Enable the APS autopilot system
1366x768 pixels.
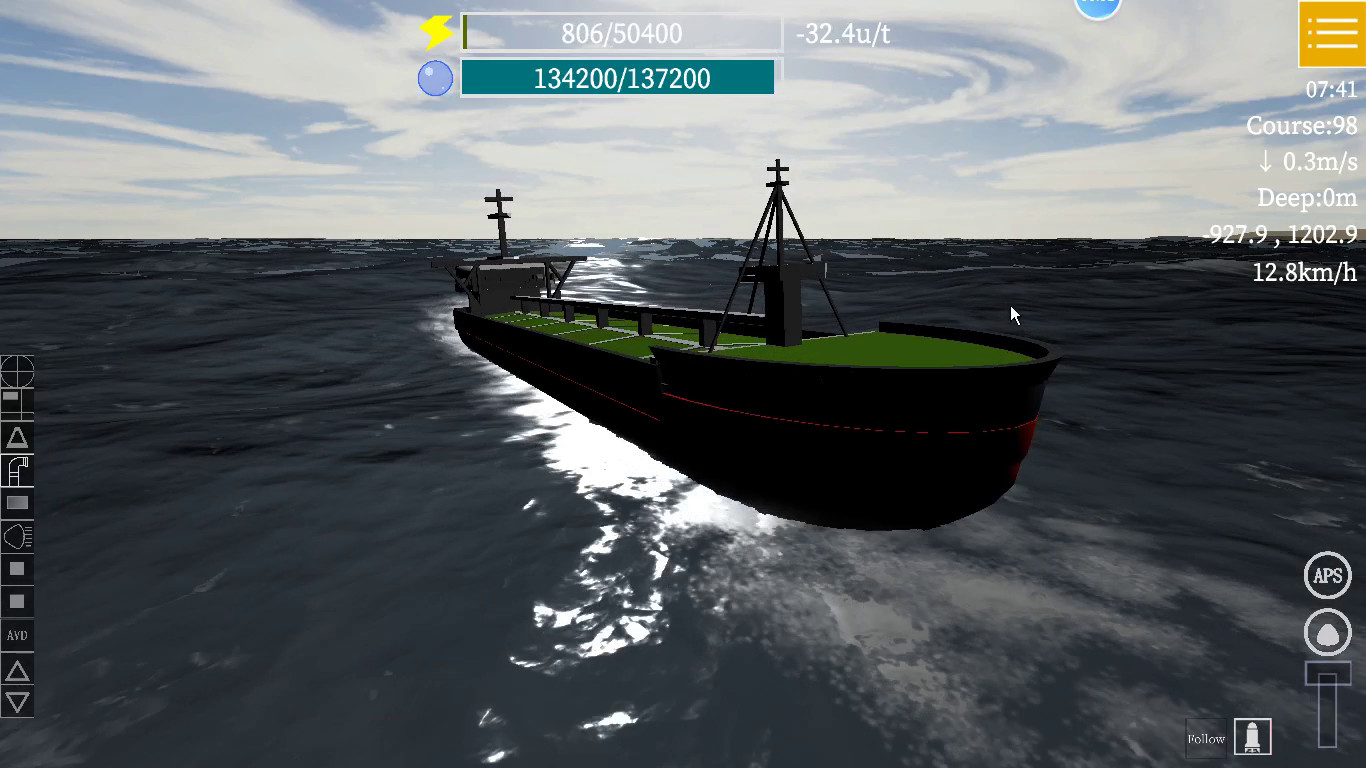pyautogui.click(x=1327, y=575)
